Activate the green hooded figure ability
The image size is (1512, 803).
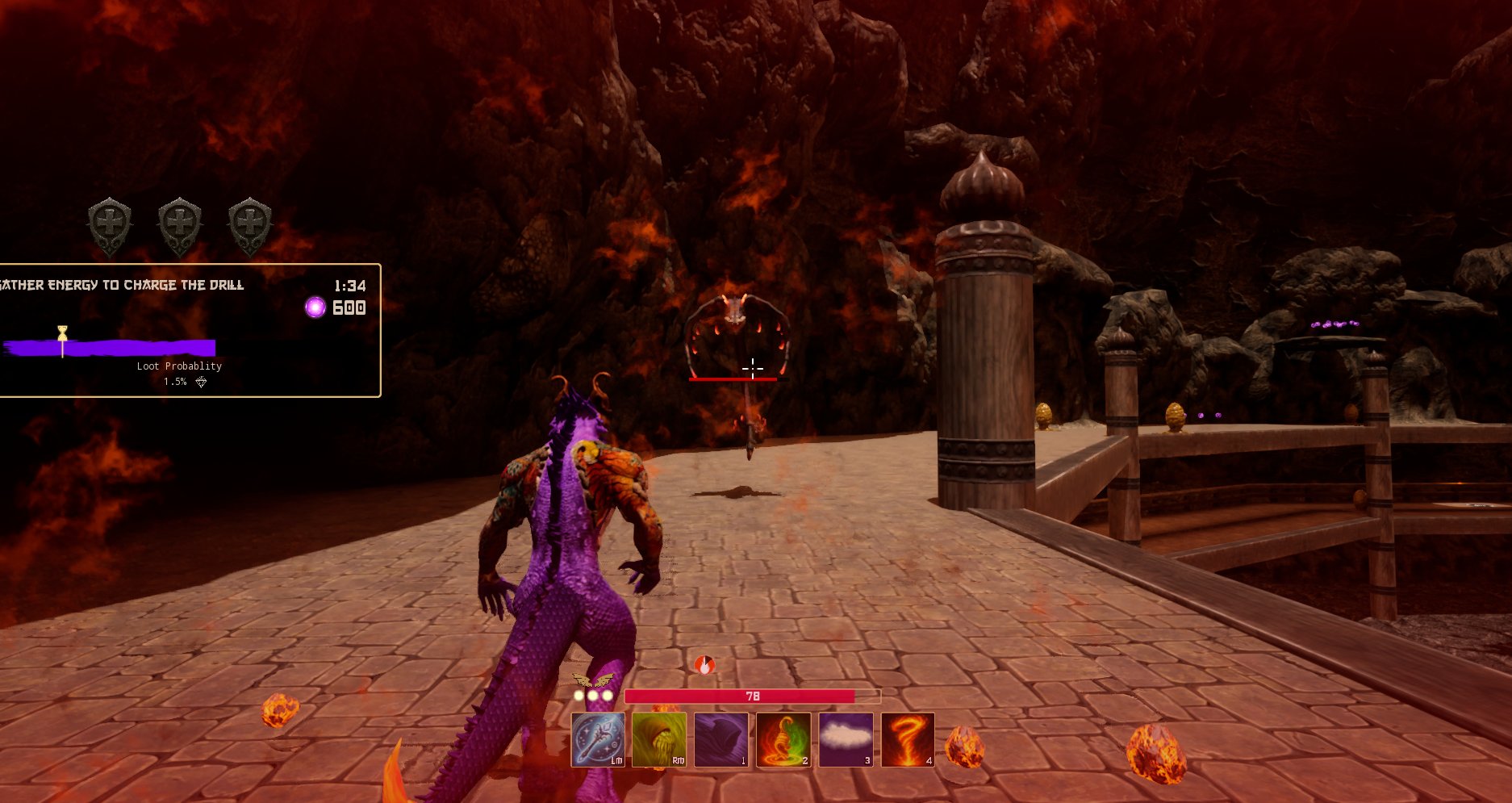tap(659, 739)
